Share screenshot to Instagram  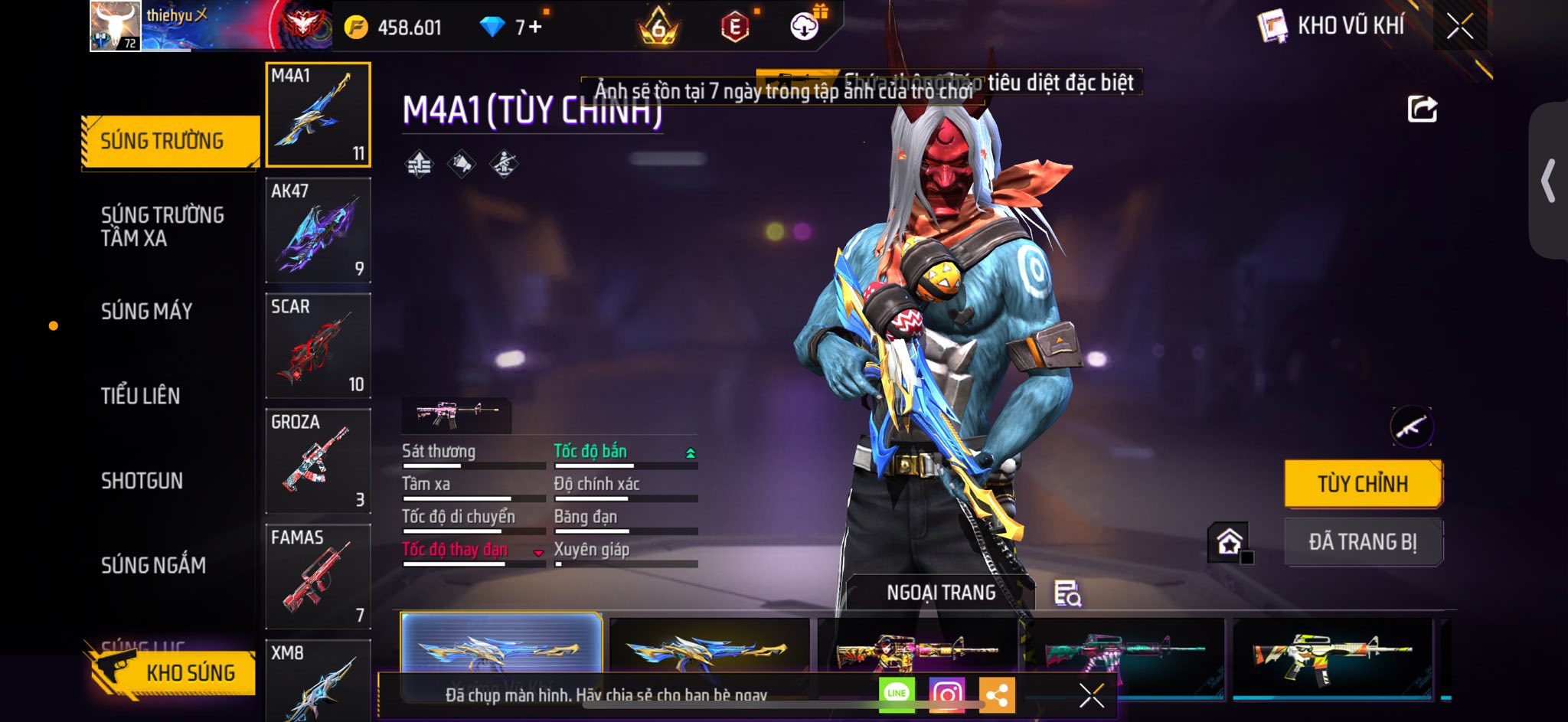pyautogui.click(x=947, y=694)
